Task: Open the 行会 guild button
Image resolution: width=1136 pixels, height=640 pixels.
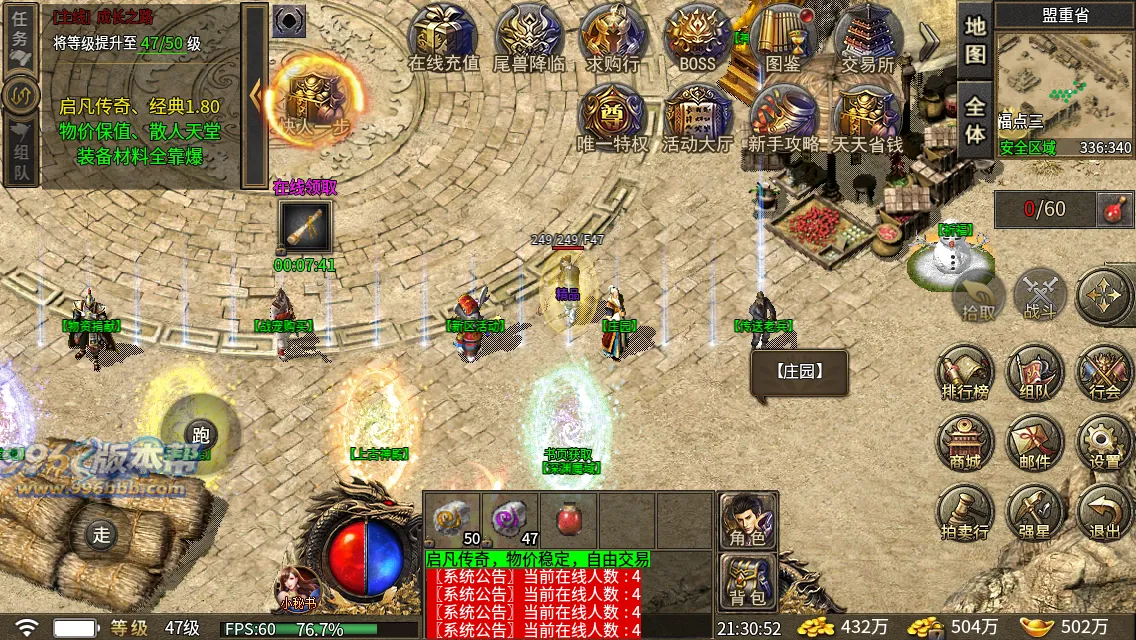Action: click(1105, 372)
